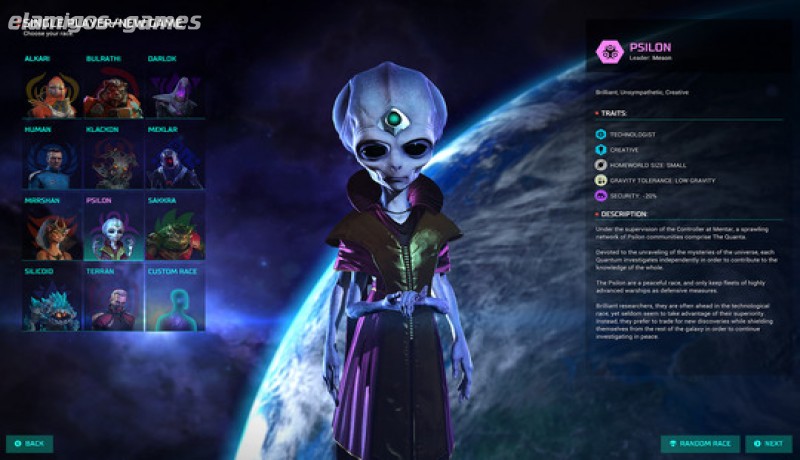
Task: Choose the Bulrathi race portrait
Action: [x=113, y=92]
